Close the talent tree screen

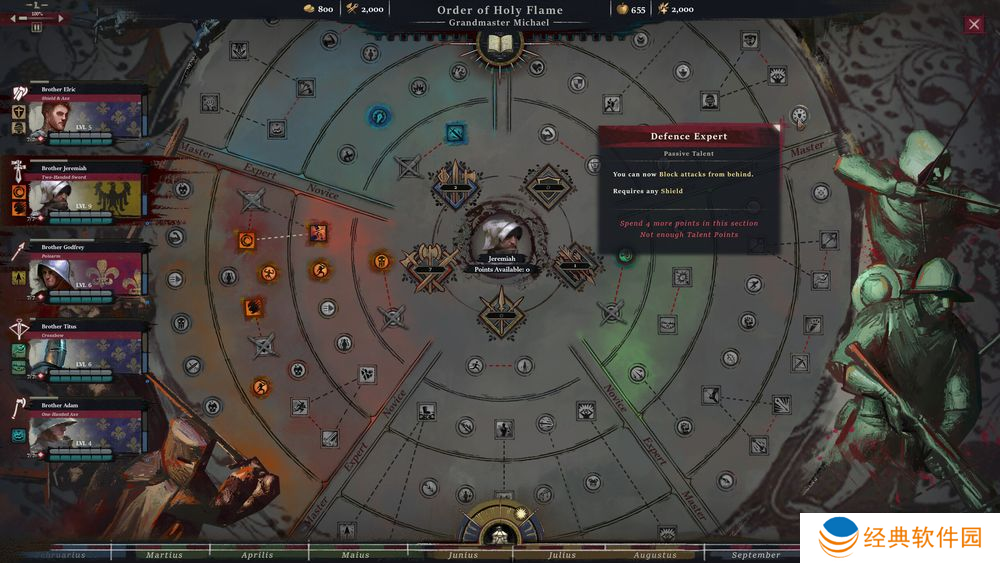(x=974, y=25)
